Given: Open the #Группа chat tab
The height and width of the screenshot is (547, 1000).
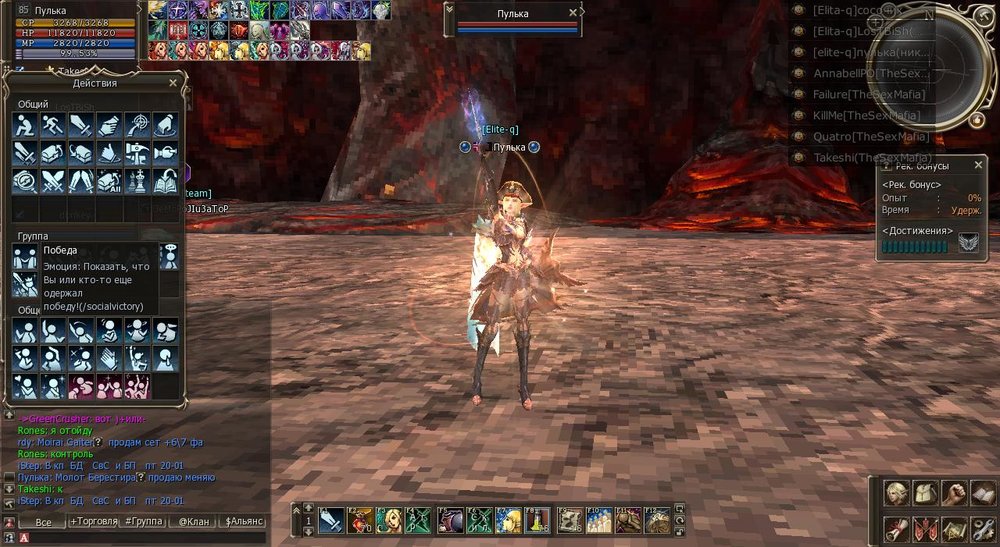Looking at the screenshot, I should coord(144,521).
